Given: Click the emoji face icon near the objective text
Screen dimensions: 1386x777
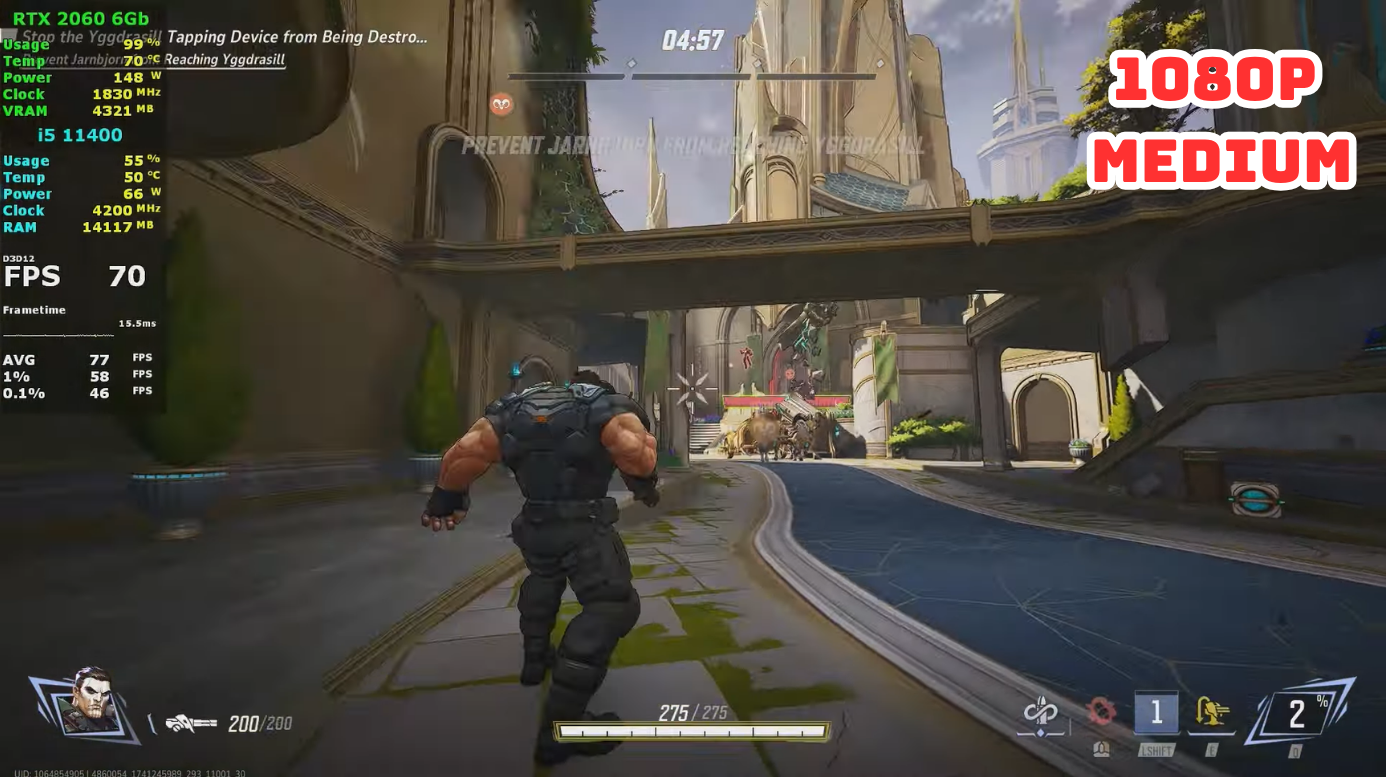Looking at the screenshot, I should point(500,104).
